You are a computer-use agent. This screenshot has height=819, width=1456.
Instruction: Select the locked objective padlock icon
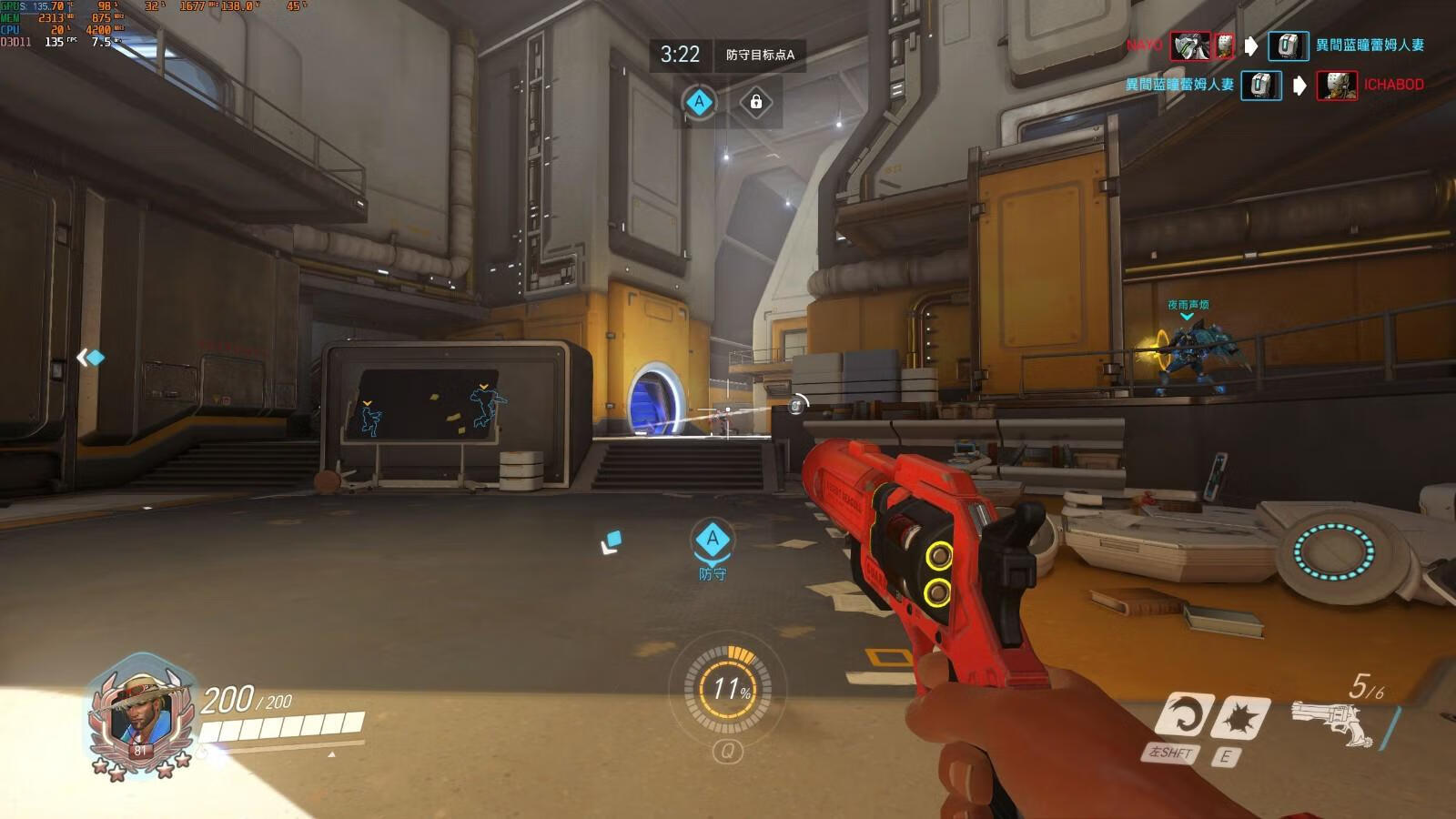(755, 102)
